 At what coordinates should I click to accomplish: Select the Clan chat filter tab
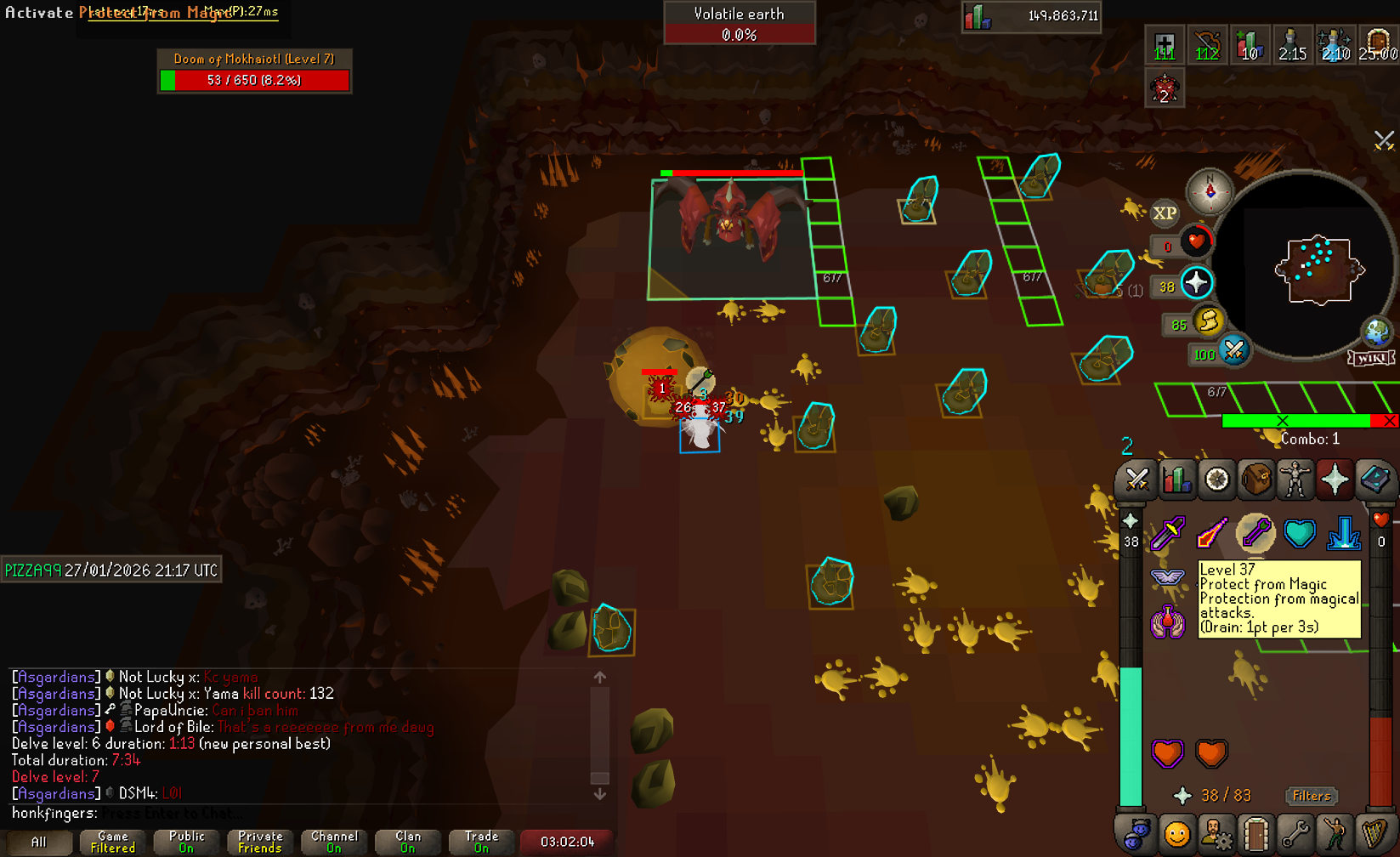[407, 842]
